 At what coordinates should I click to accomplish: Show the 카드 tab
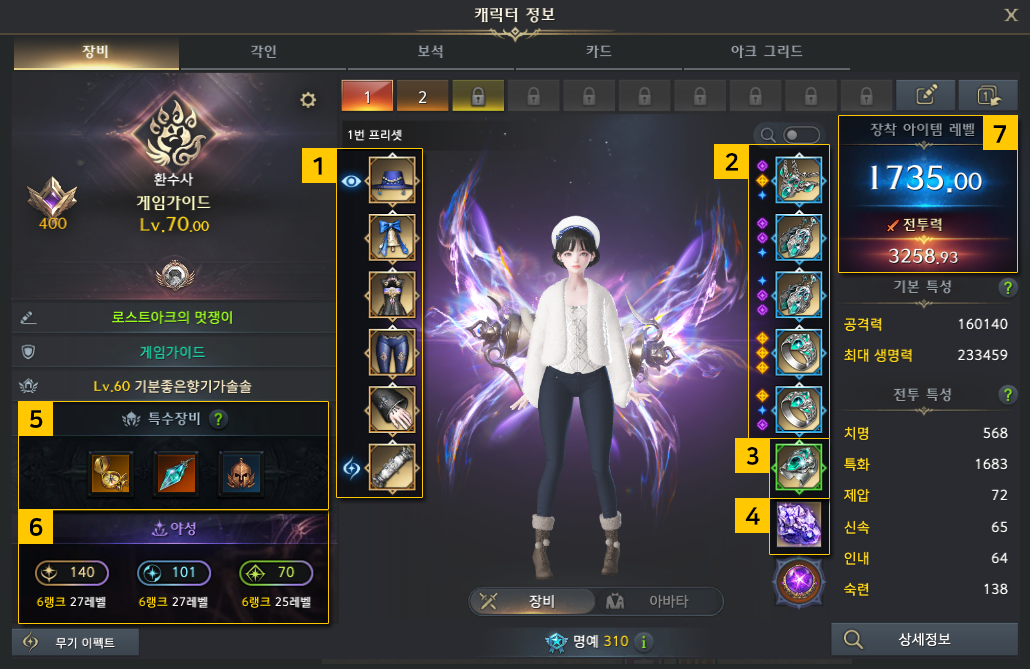coord(598,51)
